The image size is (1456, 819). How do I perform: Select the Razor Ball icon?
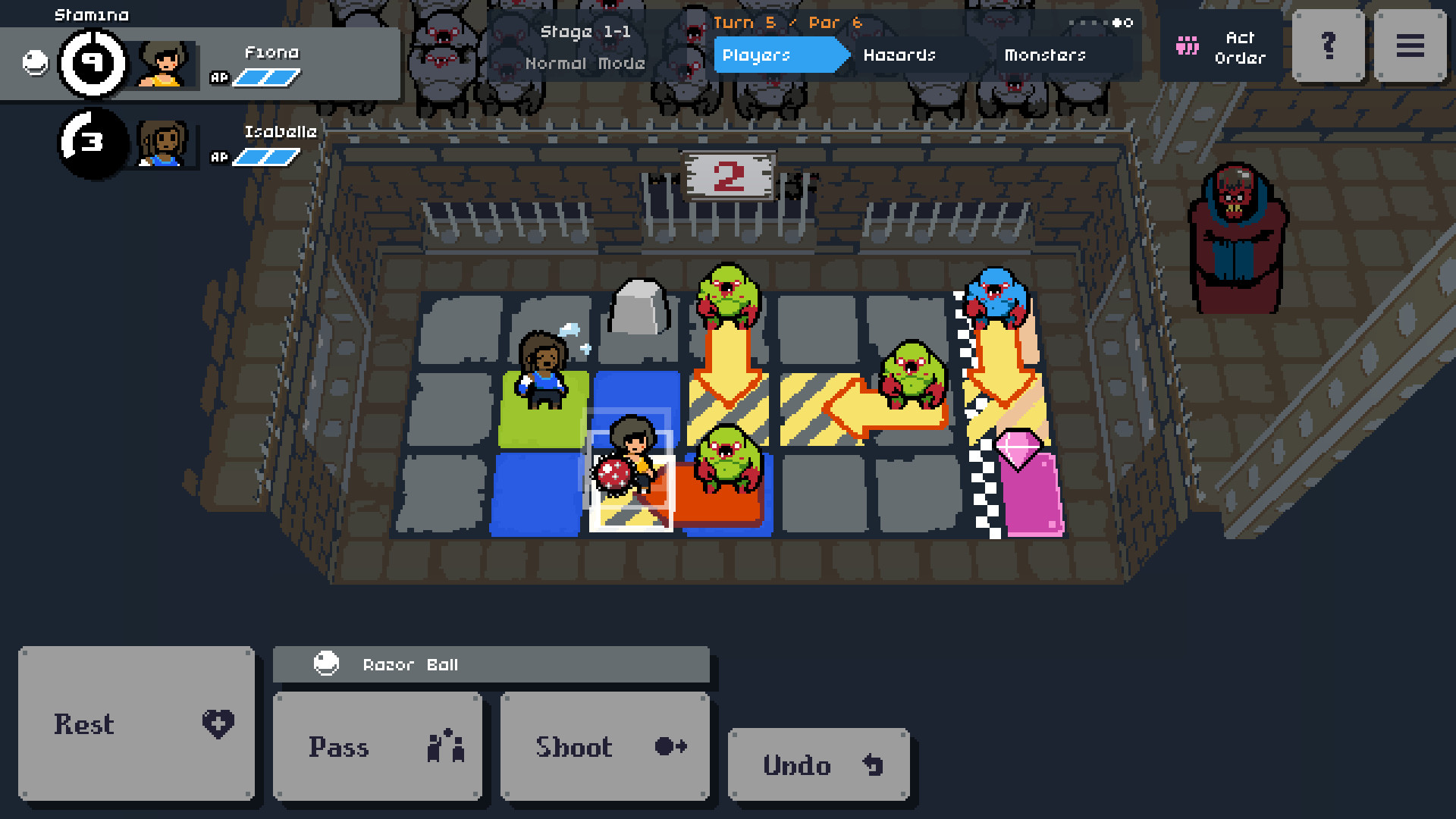[326, 664]
